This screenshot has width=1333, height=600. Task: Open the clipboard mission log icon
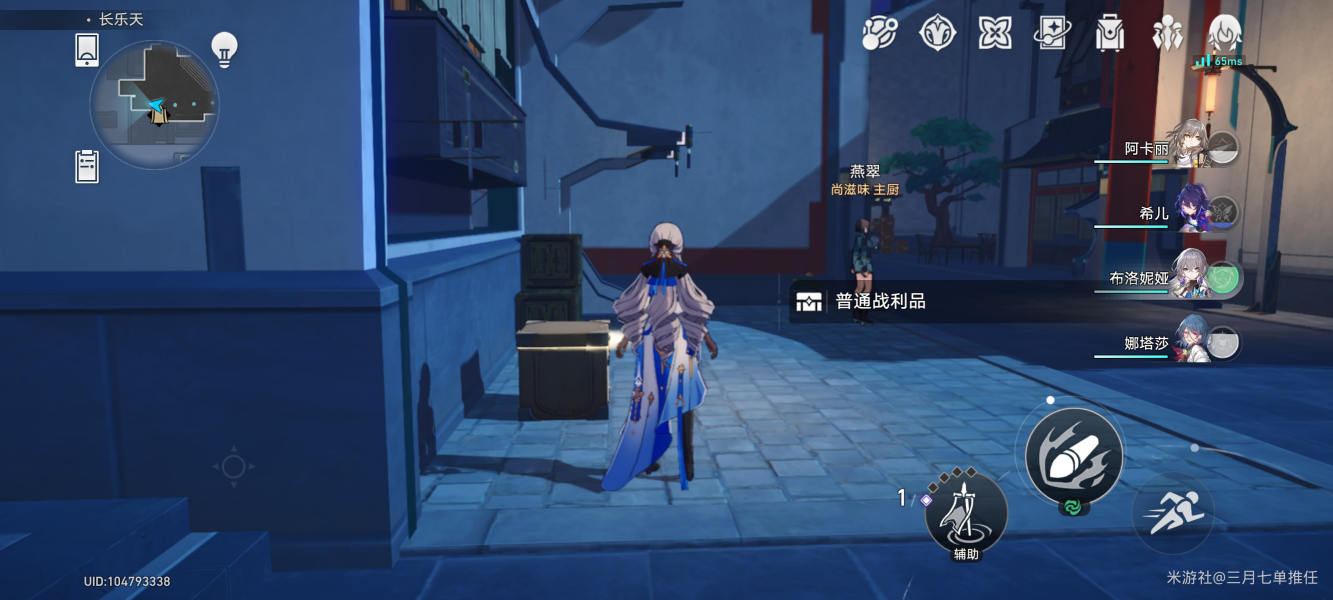click(87, 166)
